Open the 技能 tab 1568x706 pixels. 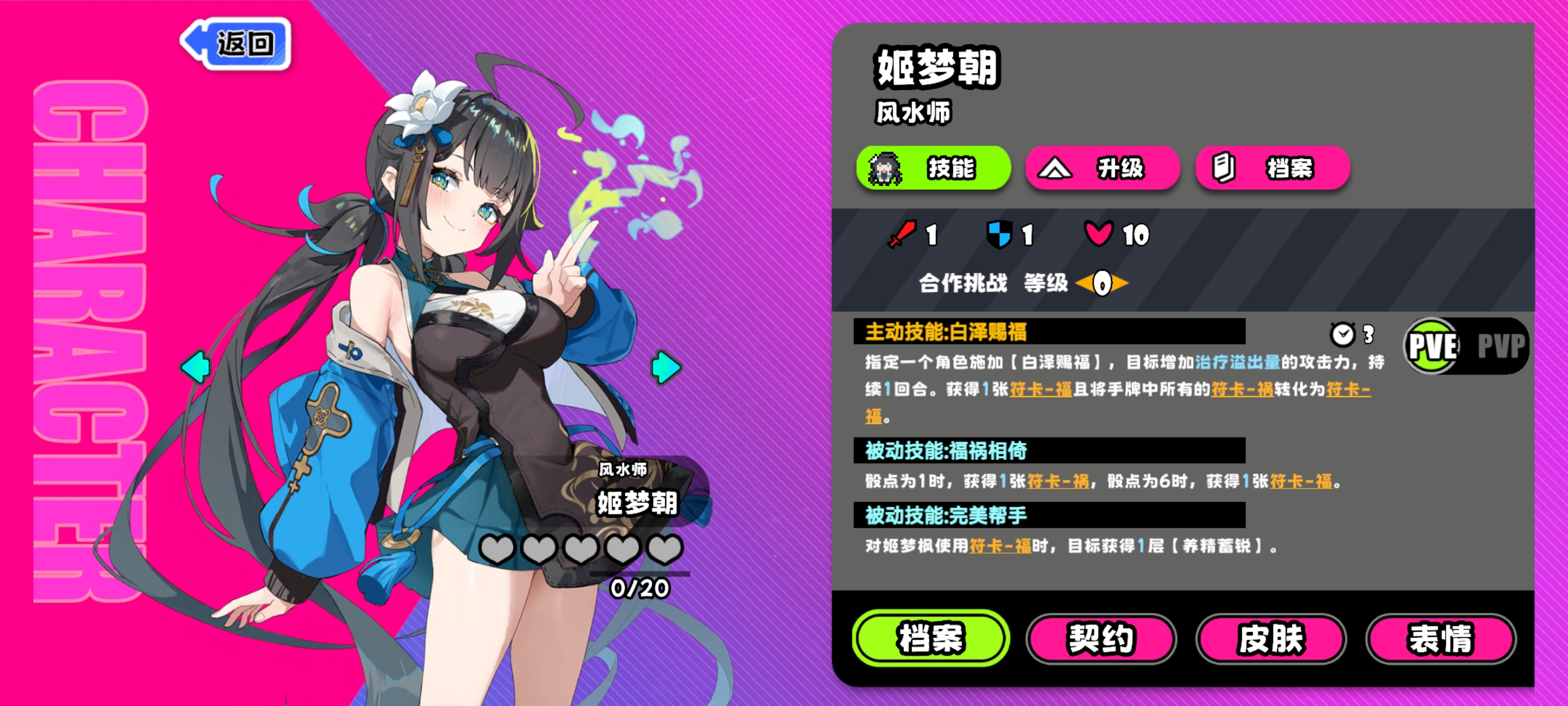click(933, 168)
